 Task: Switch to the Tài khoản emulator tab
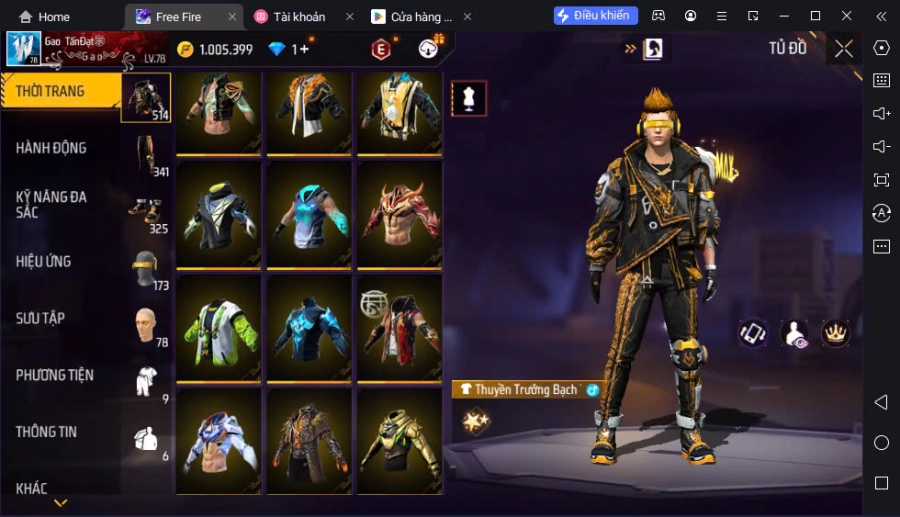[299, 16]
